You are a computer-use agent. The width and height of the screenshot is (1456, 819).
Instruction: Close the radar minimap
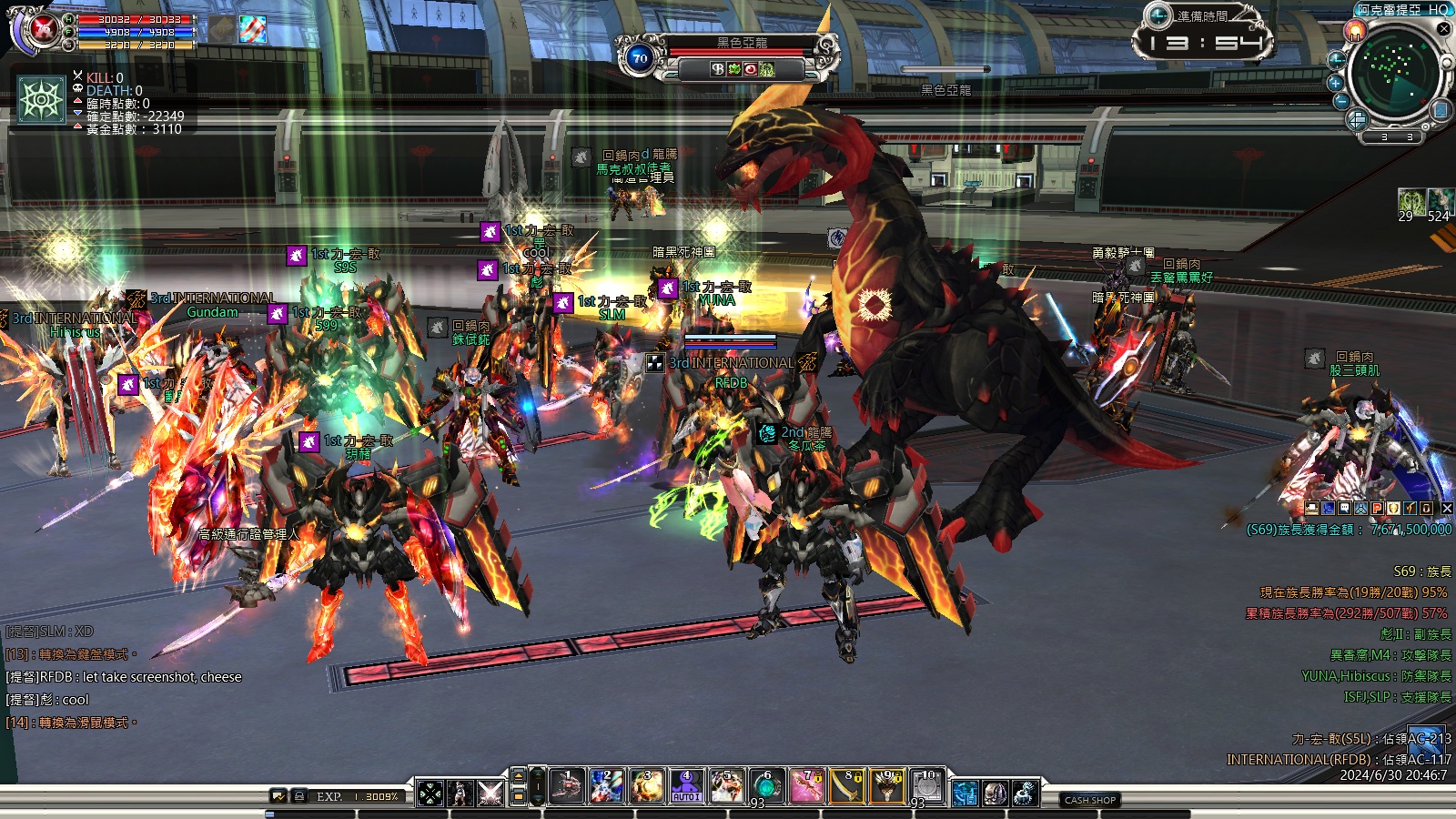1443,28
